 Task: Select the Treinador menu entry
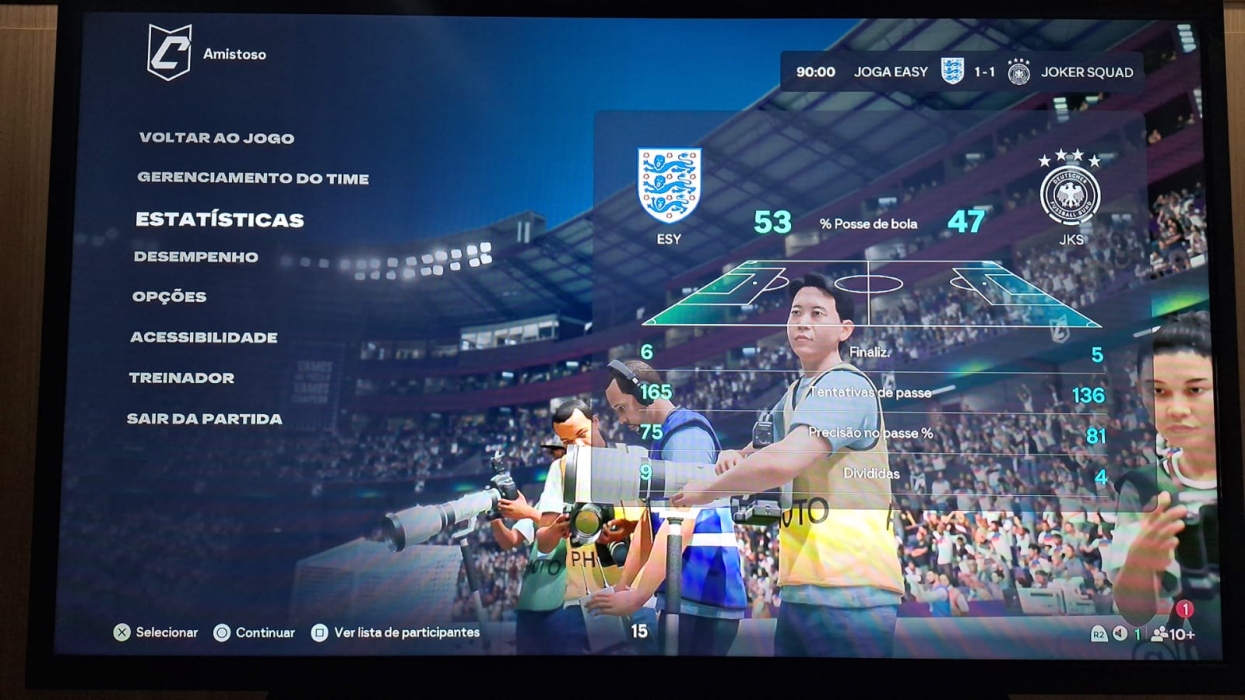181,378
